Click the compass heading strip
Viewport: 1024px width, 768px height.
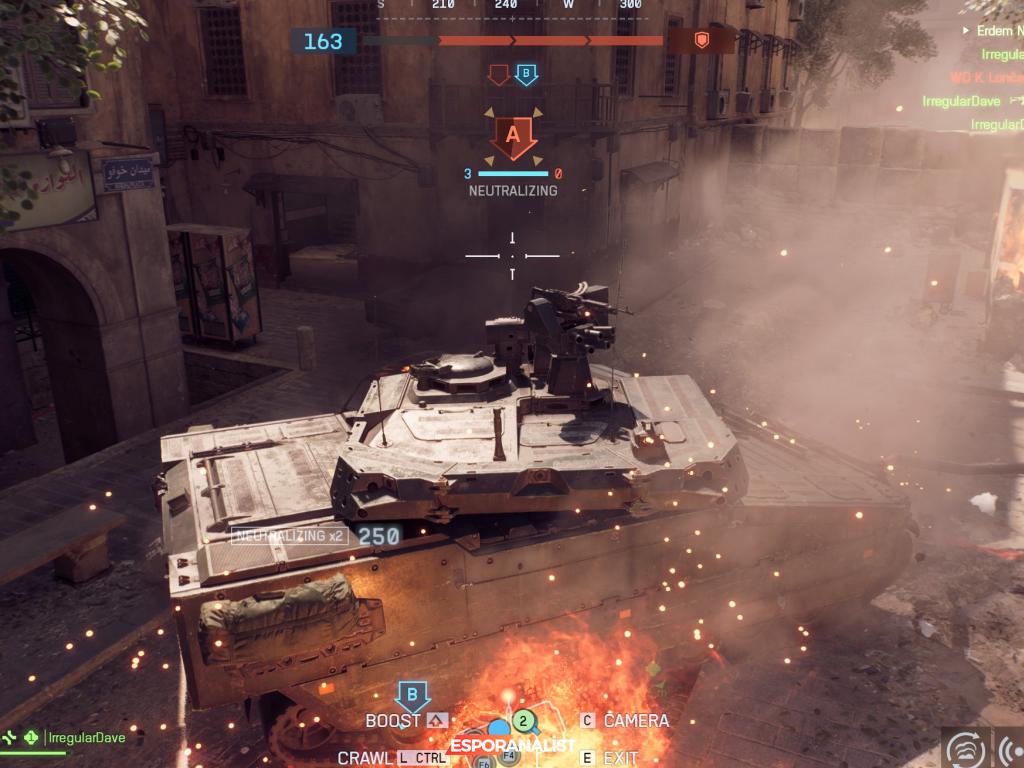pyautogui.click(x=511, y=6)
